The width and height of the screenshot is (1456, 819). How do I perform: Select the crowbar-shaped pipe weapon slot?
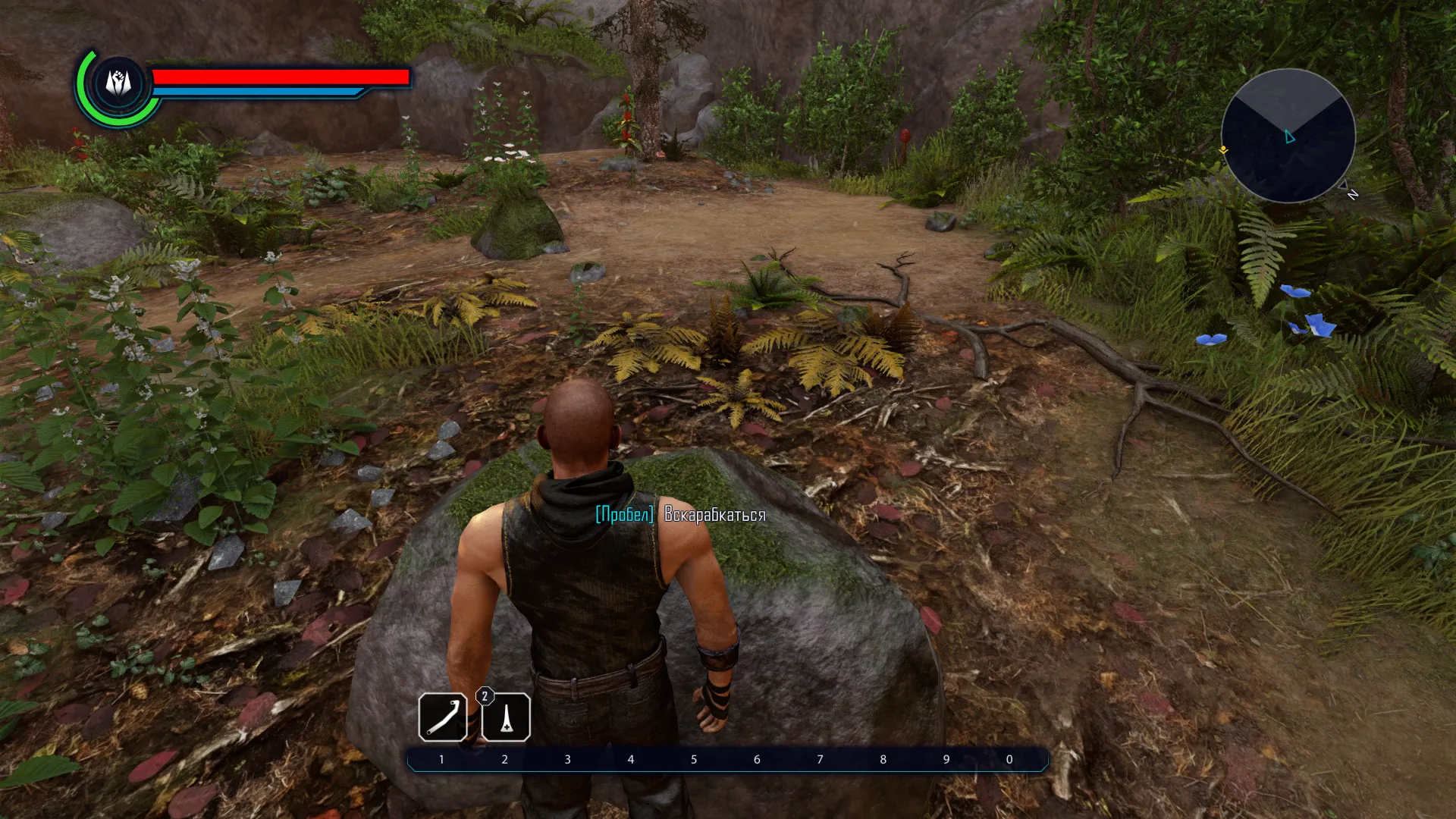443,717
